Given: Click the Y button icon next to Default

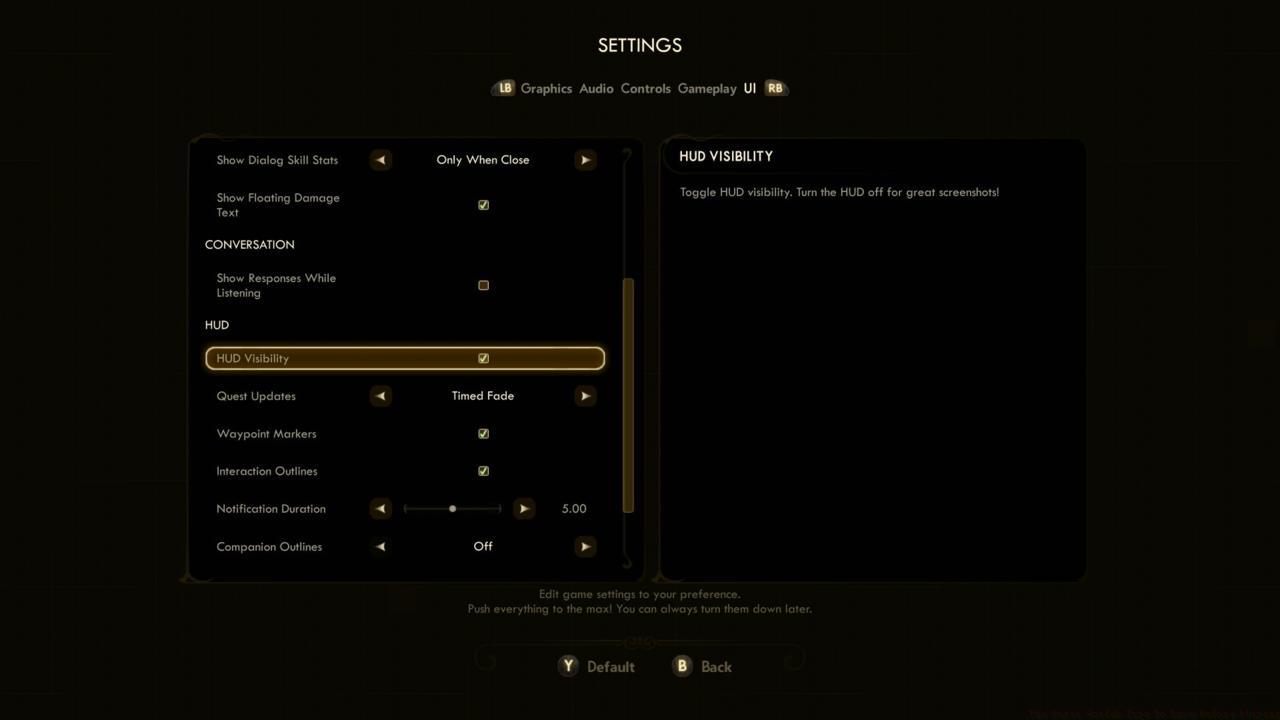Looking at the screenshot, I should 568,666.
